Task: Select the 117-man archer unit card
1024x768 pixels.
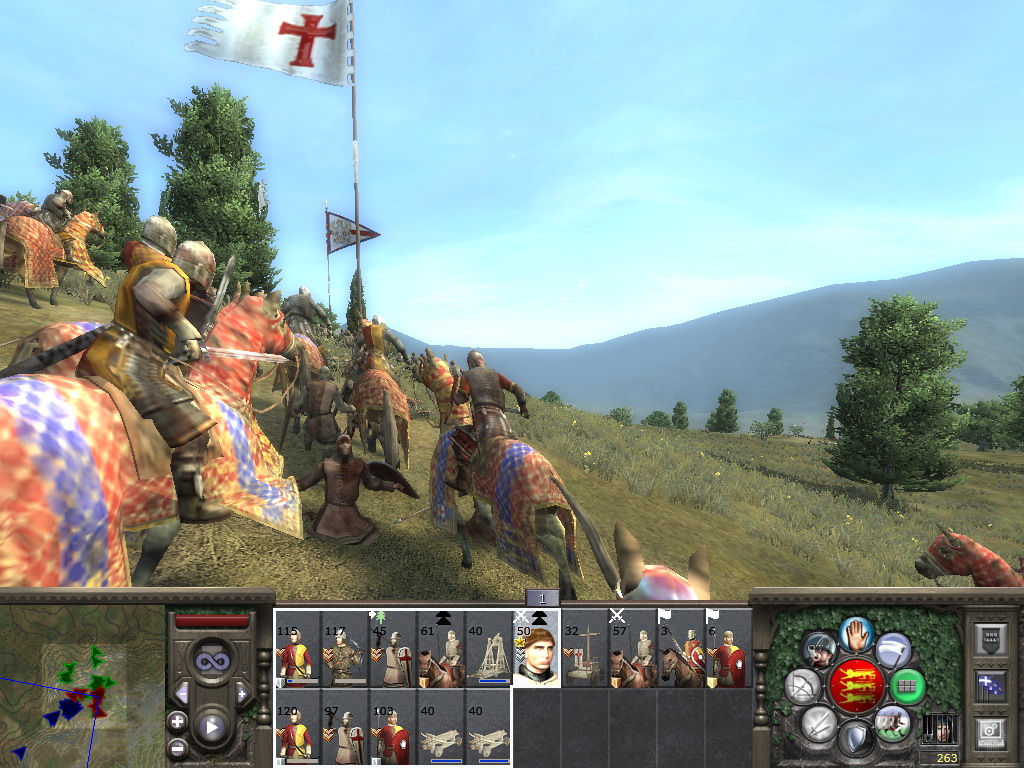Action: click(x=344, y=651)
